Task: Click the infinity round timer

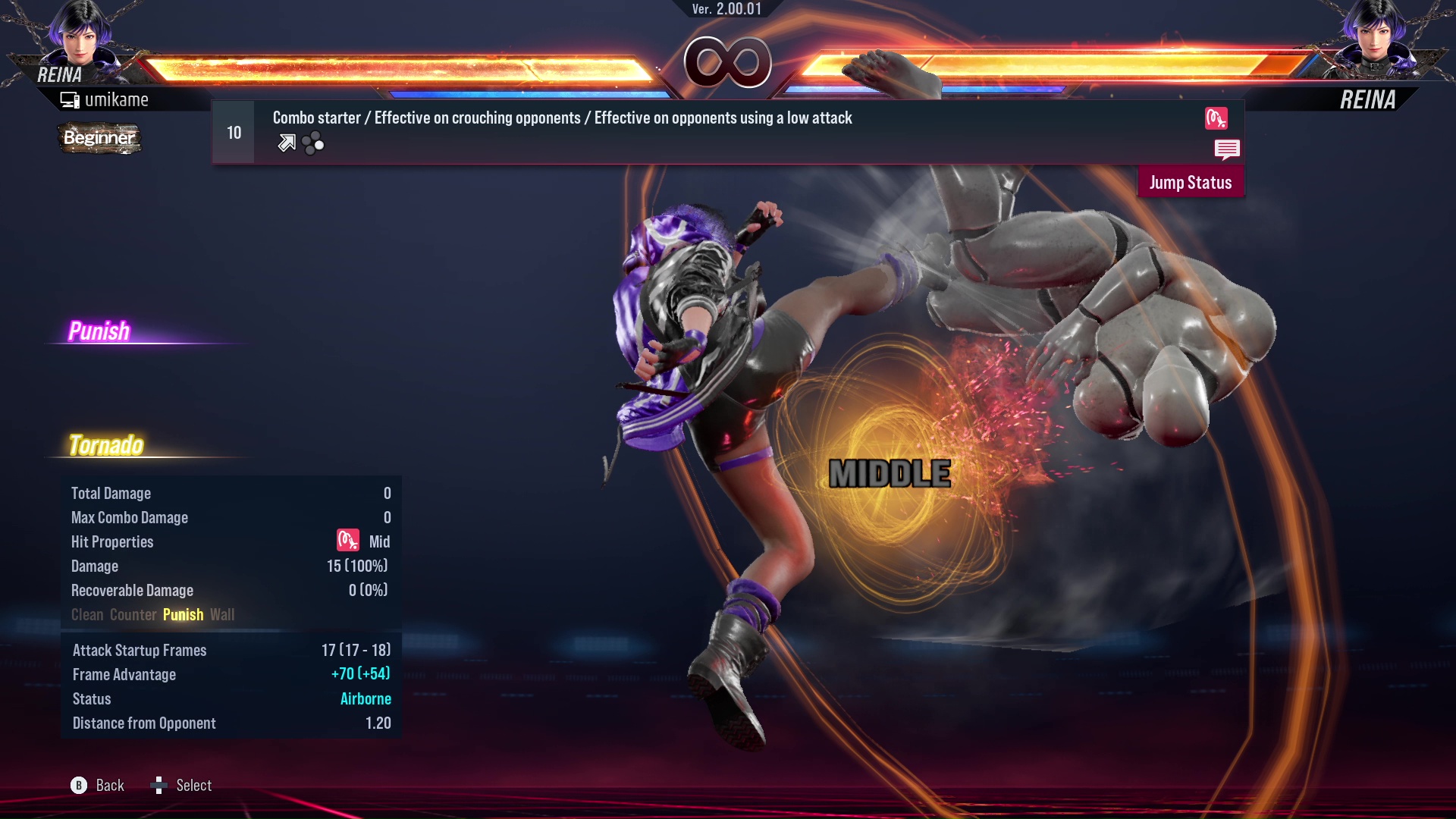Action: [729, 62]
